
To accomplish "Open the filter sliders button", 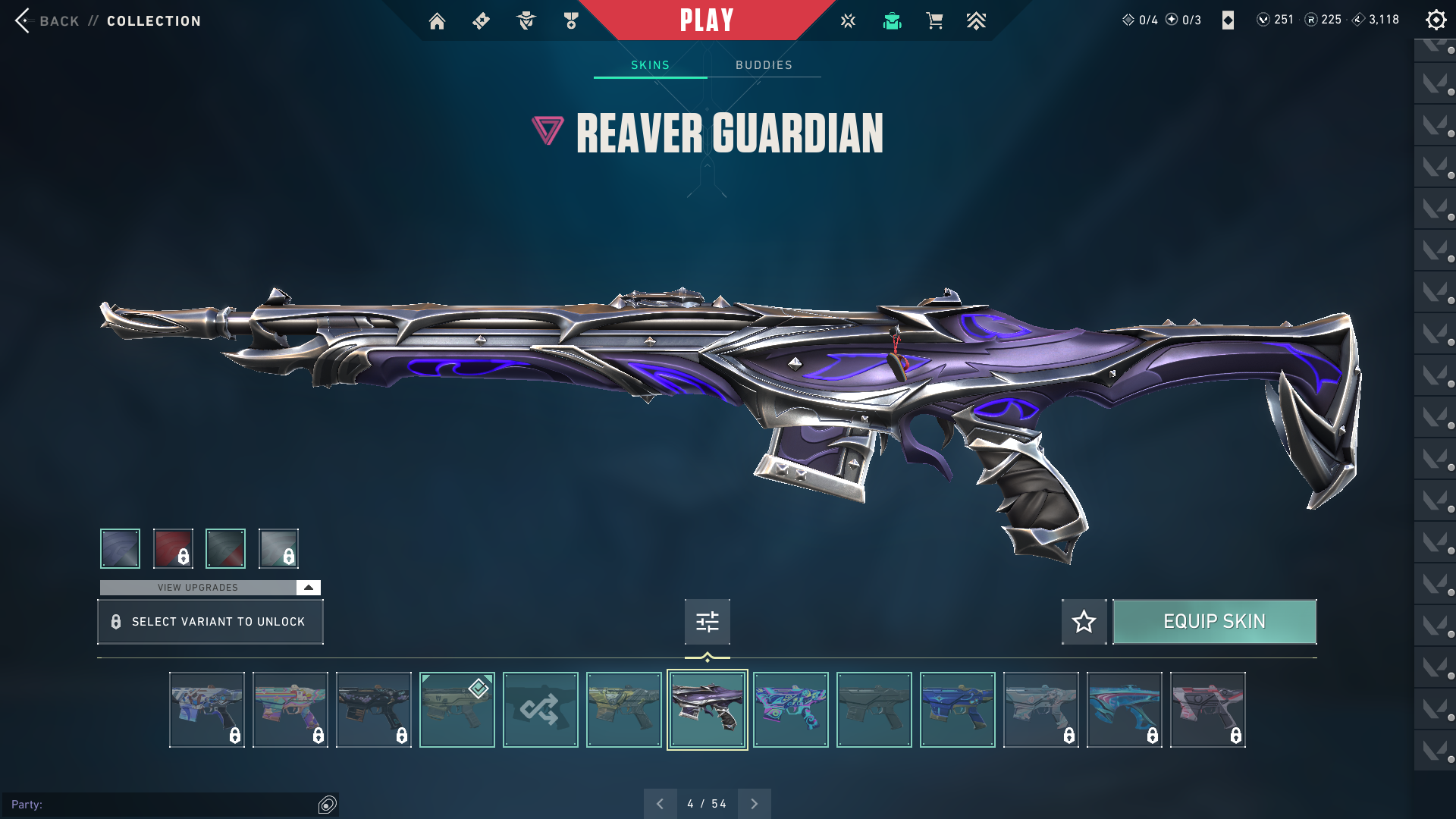I will [x=707, y=622].
